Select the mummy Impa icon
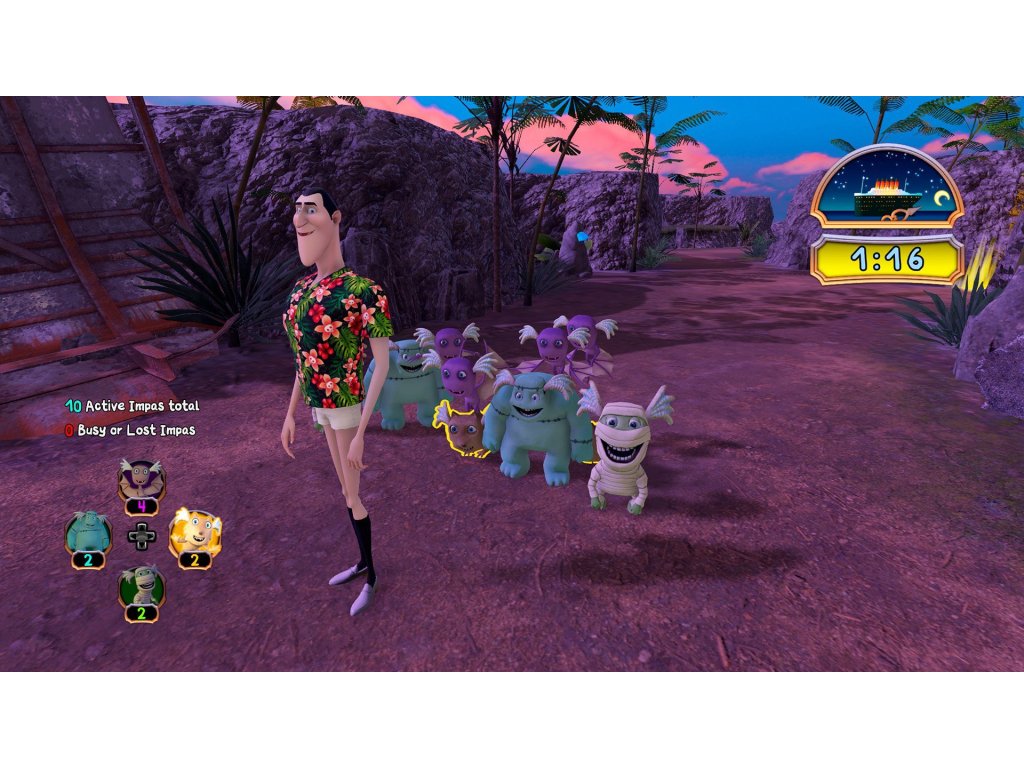 [142, 586]
